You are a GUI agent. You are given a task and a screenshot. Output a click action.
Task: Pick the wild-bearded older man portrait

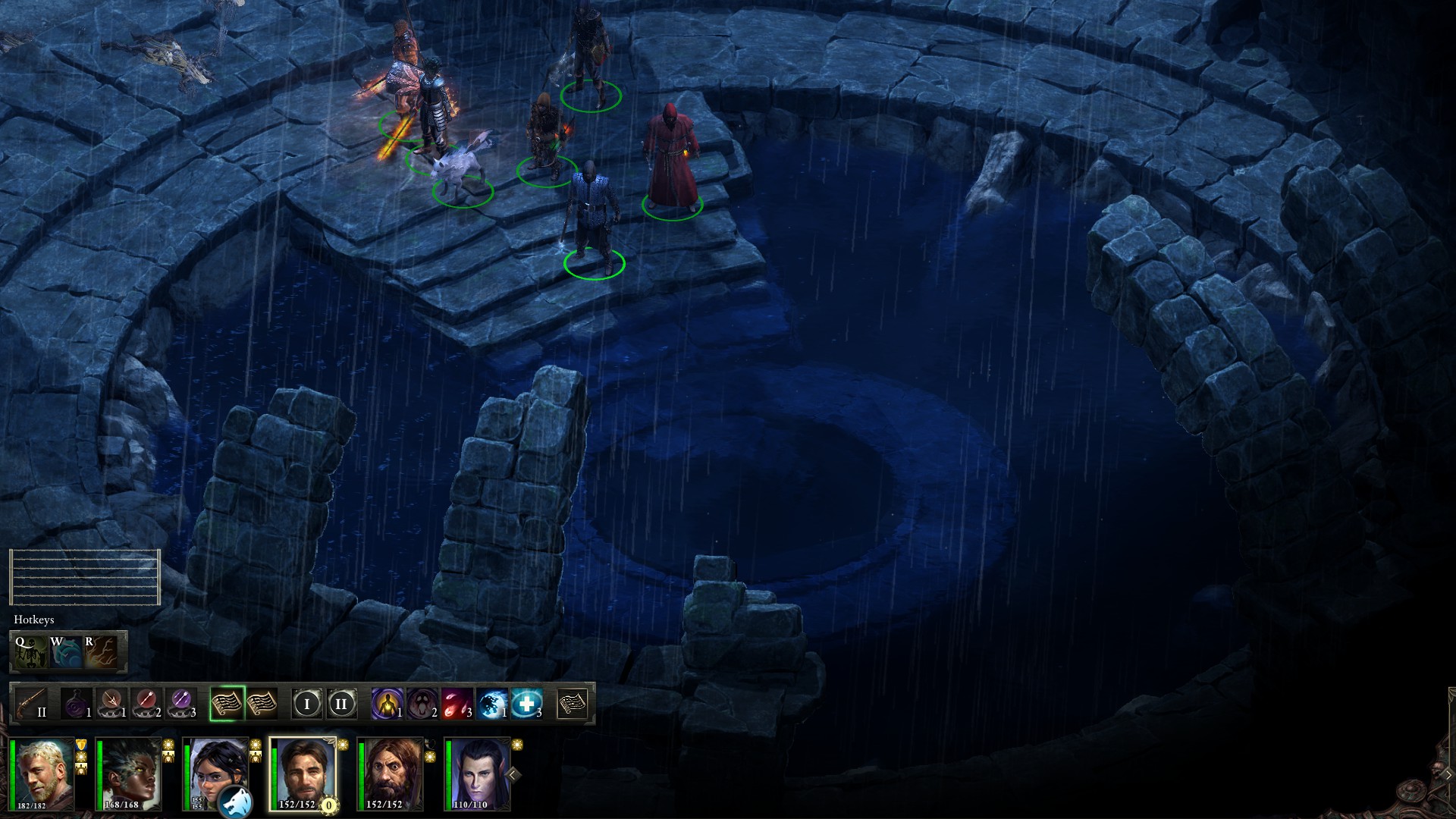(391, 773)
